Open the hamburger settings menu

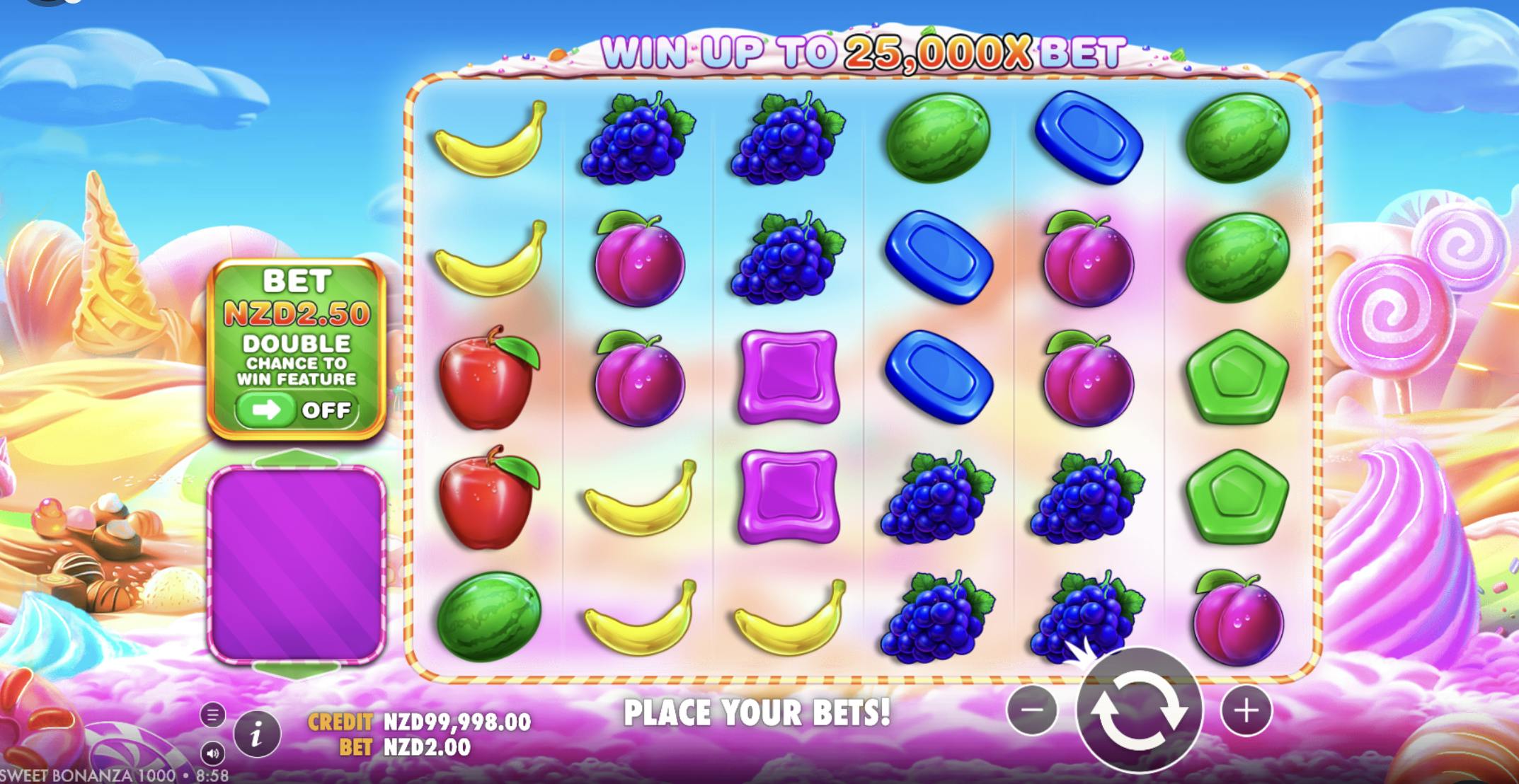[x=212, y=715]
